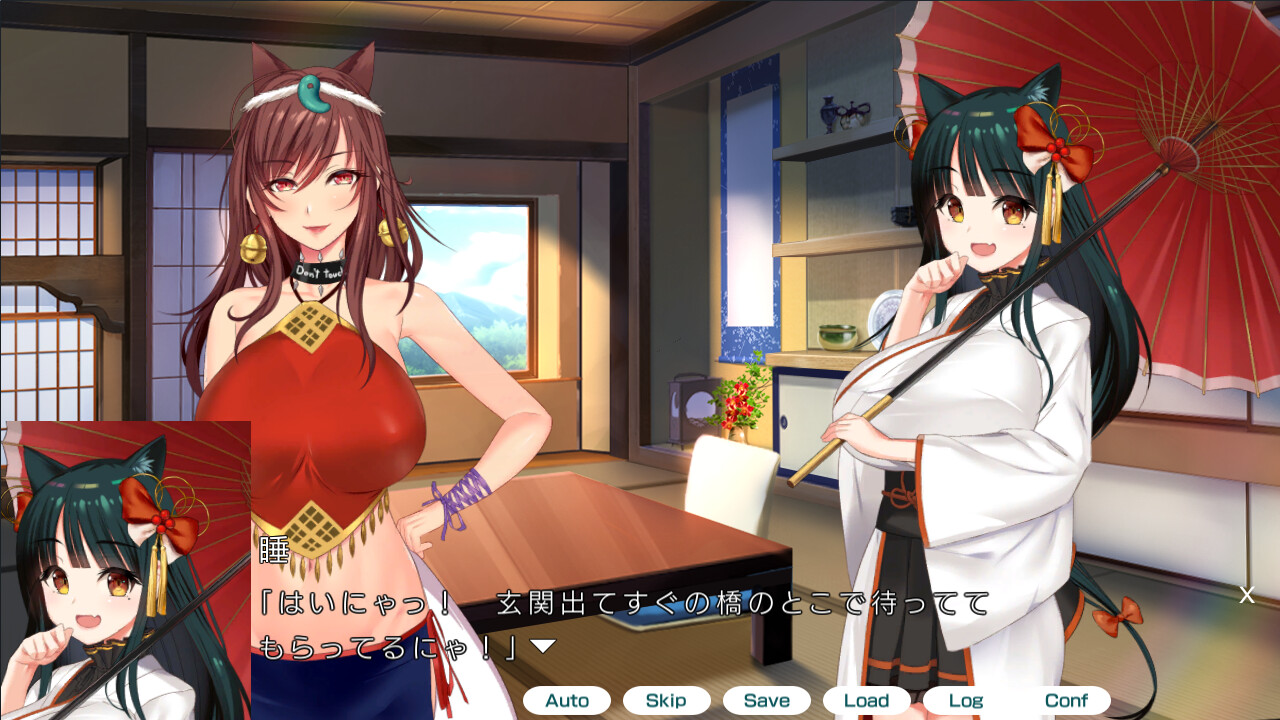Open the Conf settings screen

click(x=1066, y=700)
